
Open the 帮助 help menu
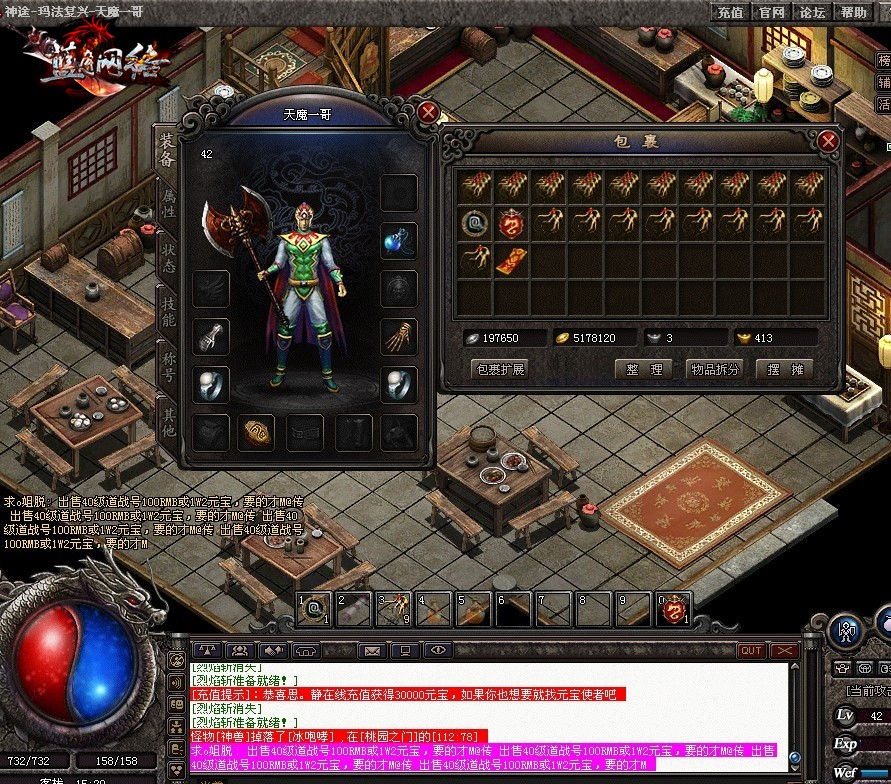[853, 12]
